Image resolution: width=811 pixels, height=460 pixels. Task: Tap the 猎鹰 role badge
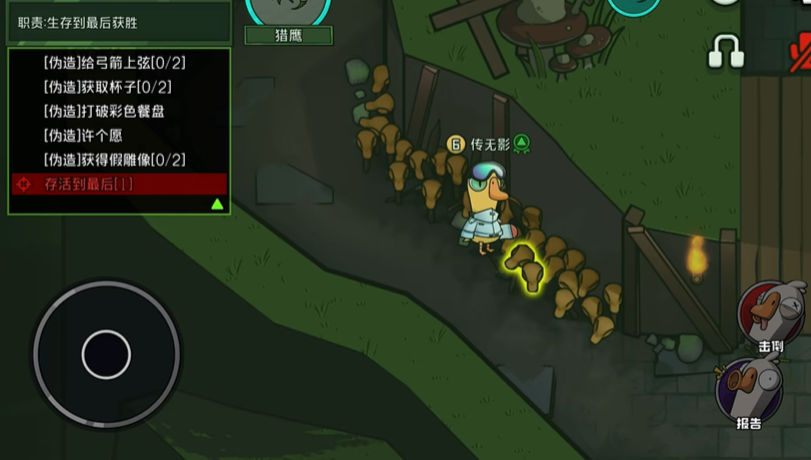pyautogui.click(x=289, y=35)
